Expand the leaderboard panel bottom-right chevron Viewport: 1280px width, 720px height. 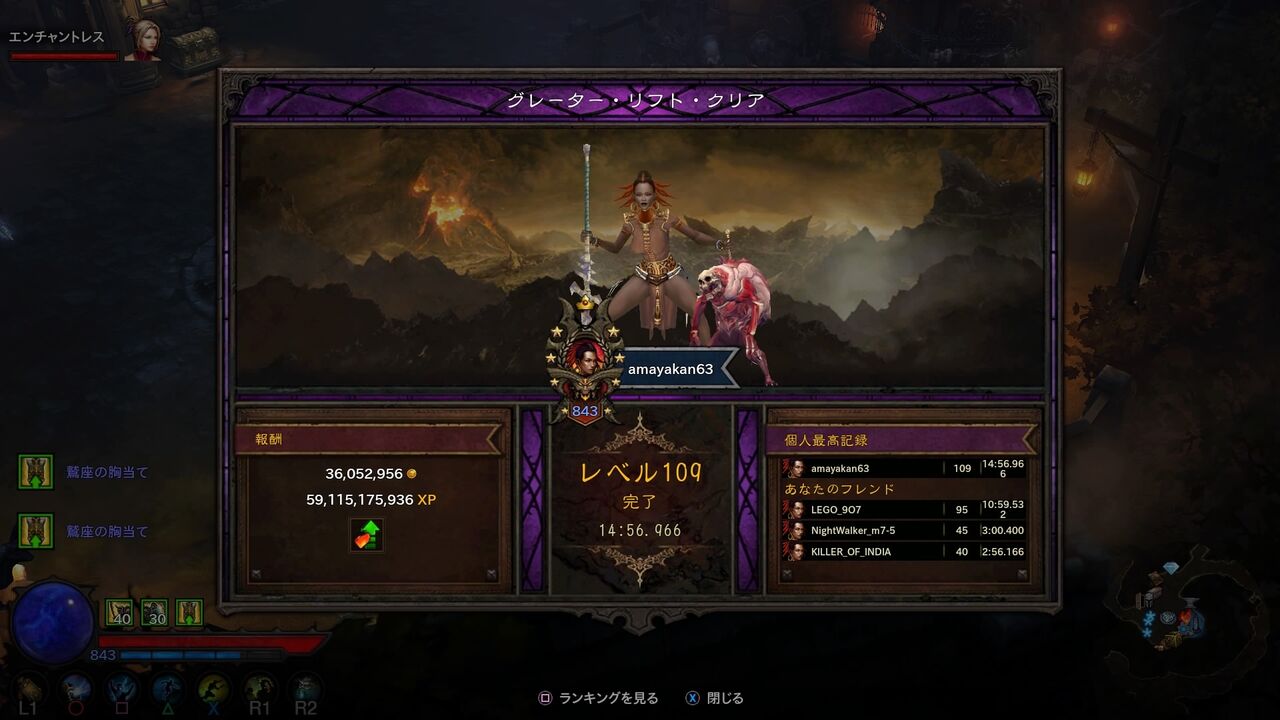coord(1023,572)
